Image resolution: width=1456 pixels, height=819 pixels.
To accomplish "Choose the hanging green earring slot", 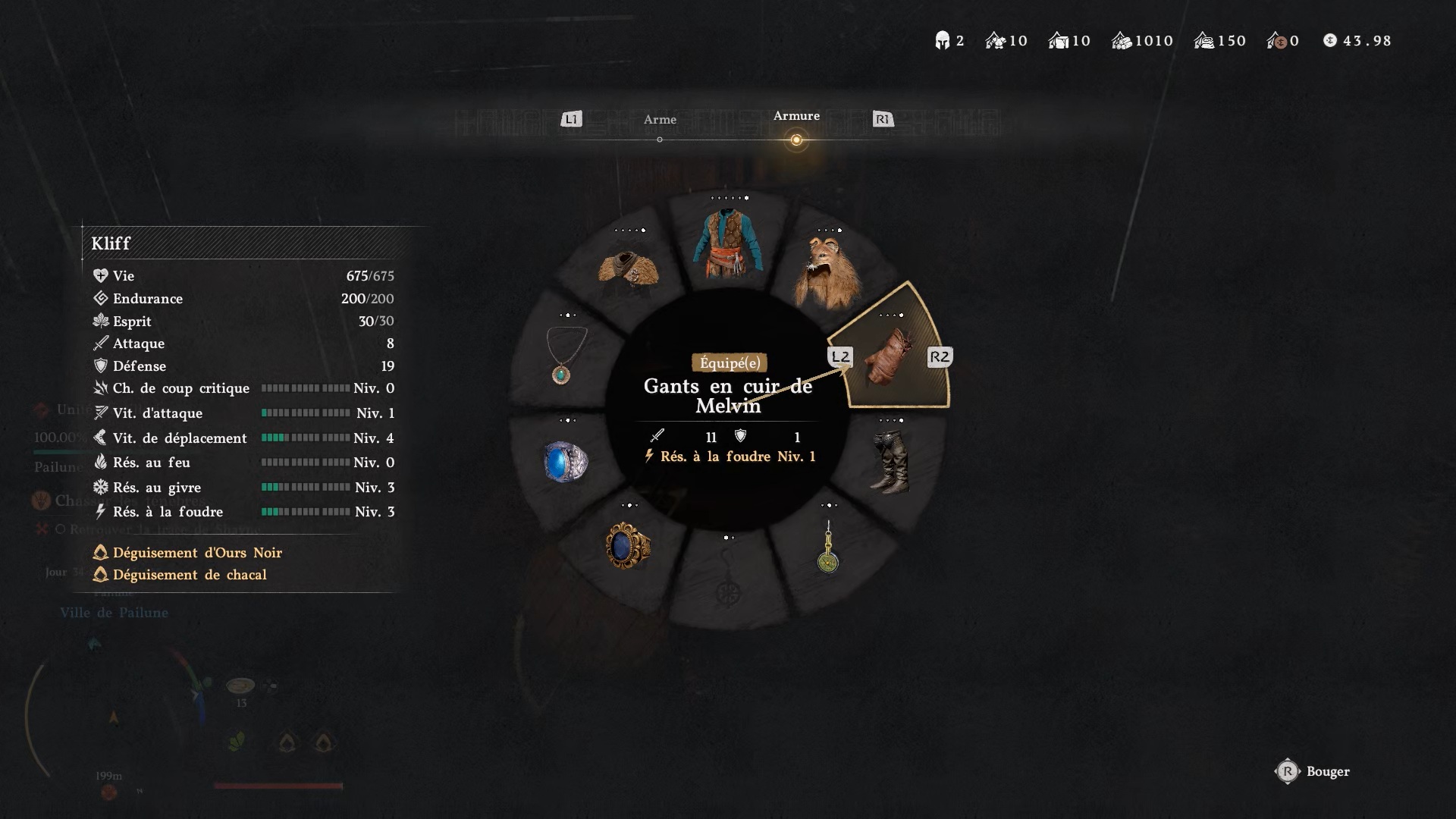I will click(x=828, y=548).
